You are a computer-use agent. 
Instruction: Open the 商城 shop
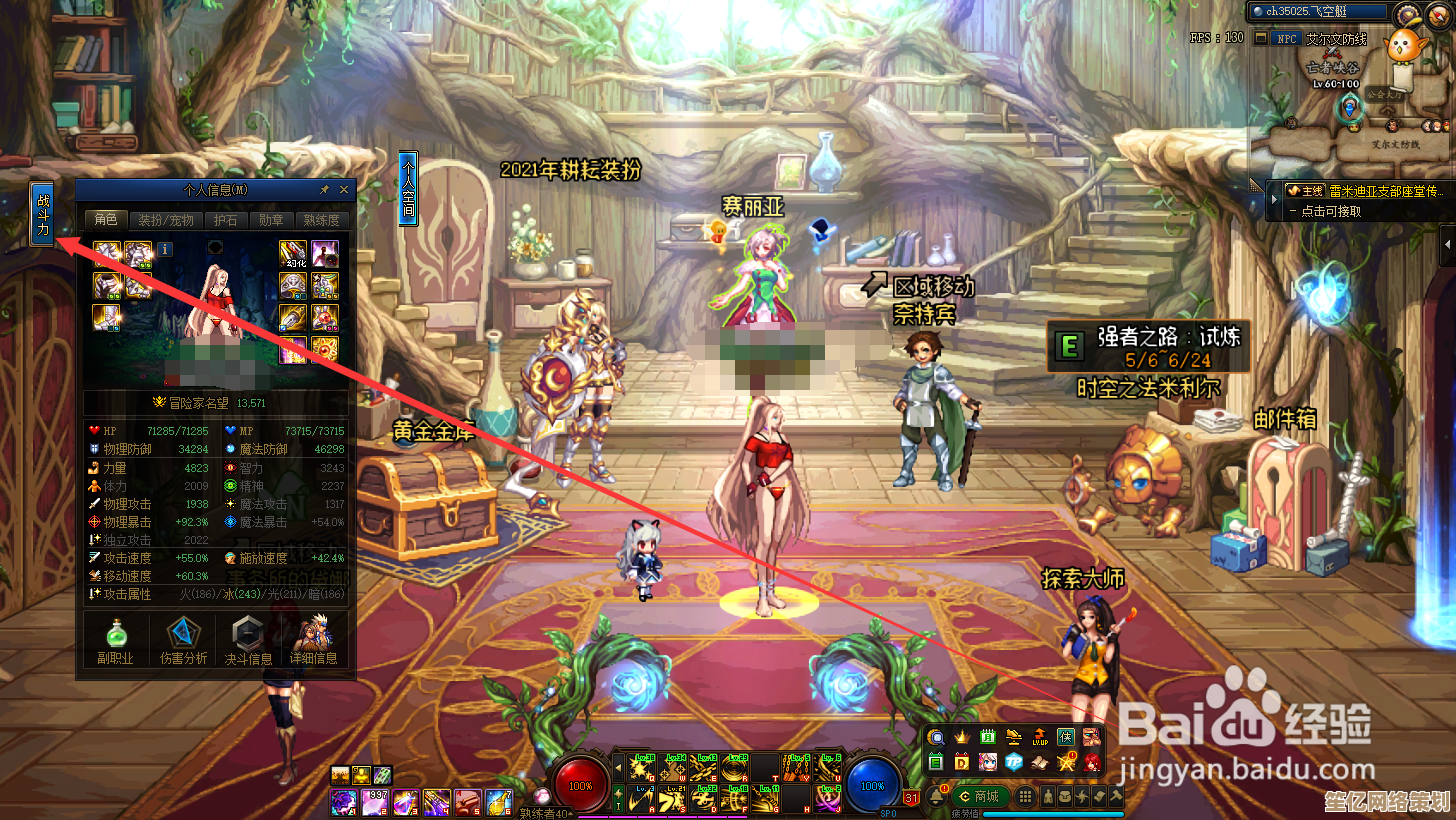[x=980, y=796]
